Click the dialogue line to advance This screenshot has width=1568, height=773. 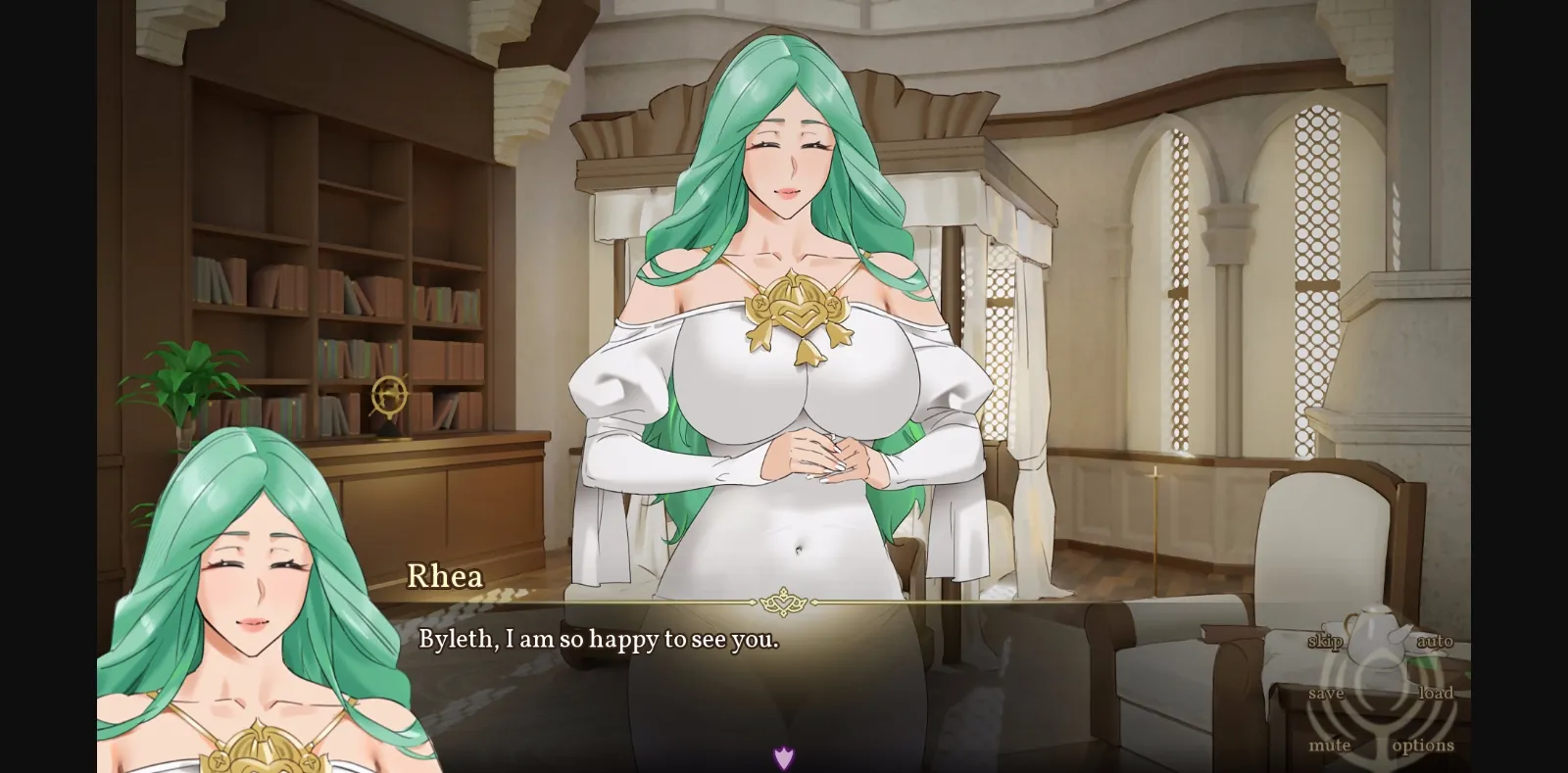(598, 641)
